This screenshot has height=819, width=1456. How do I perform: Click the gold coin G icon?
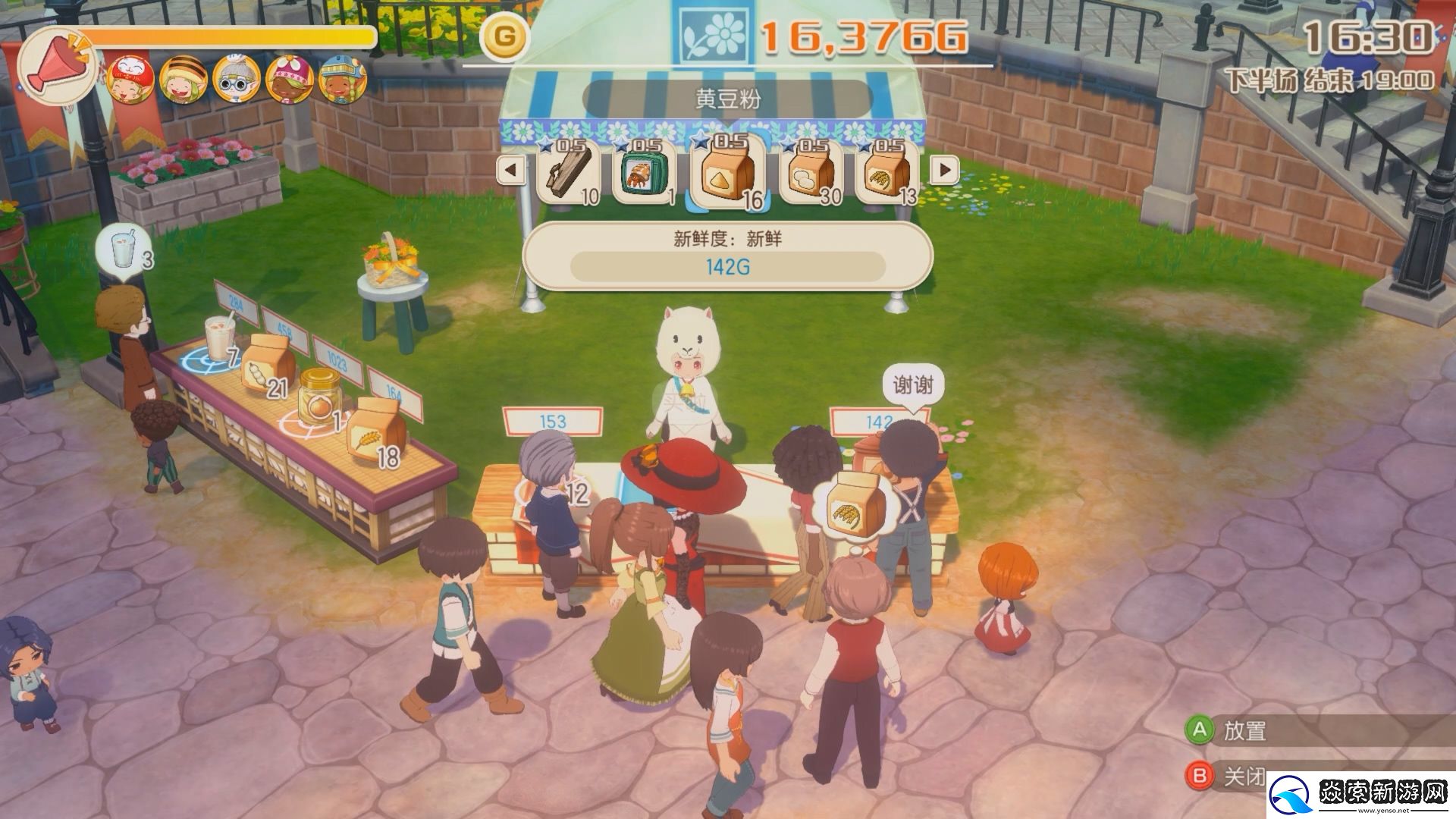506,37
